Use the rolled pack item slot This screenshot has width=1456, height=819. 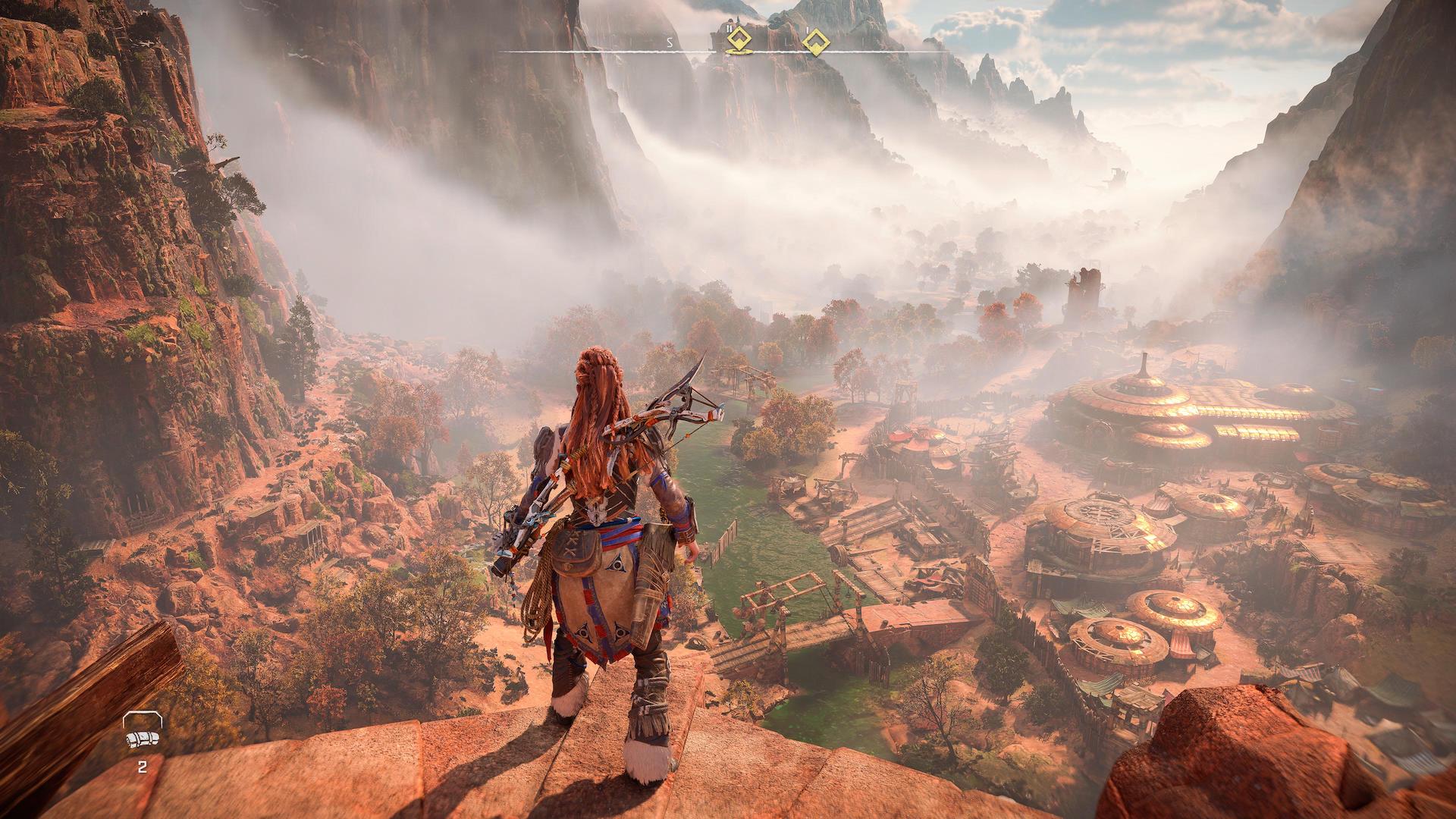coord(142,739)
